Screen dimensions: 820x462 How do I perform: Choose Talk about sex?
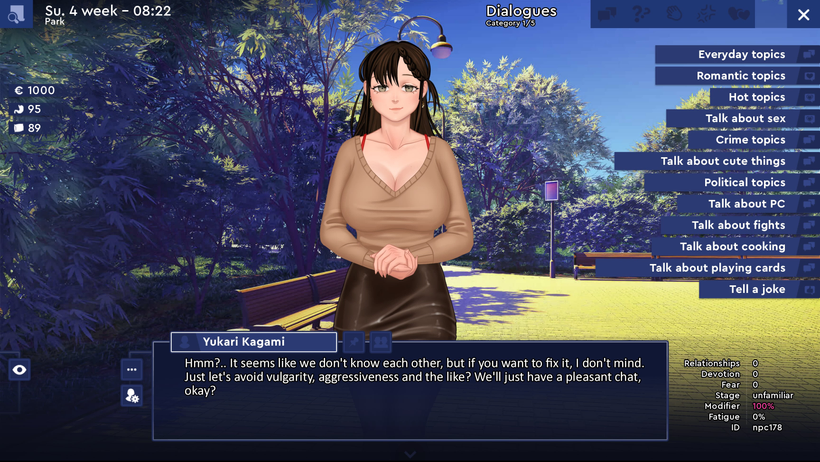(x=743, y=118)
